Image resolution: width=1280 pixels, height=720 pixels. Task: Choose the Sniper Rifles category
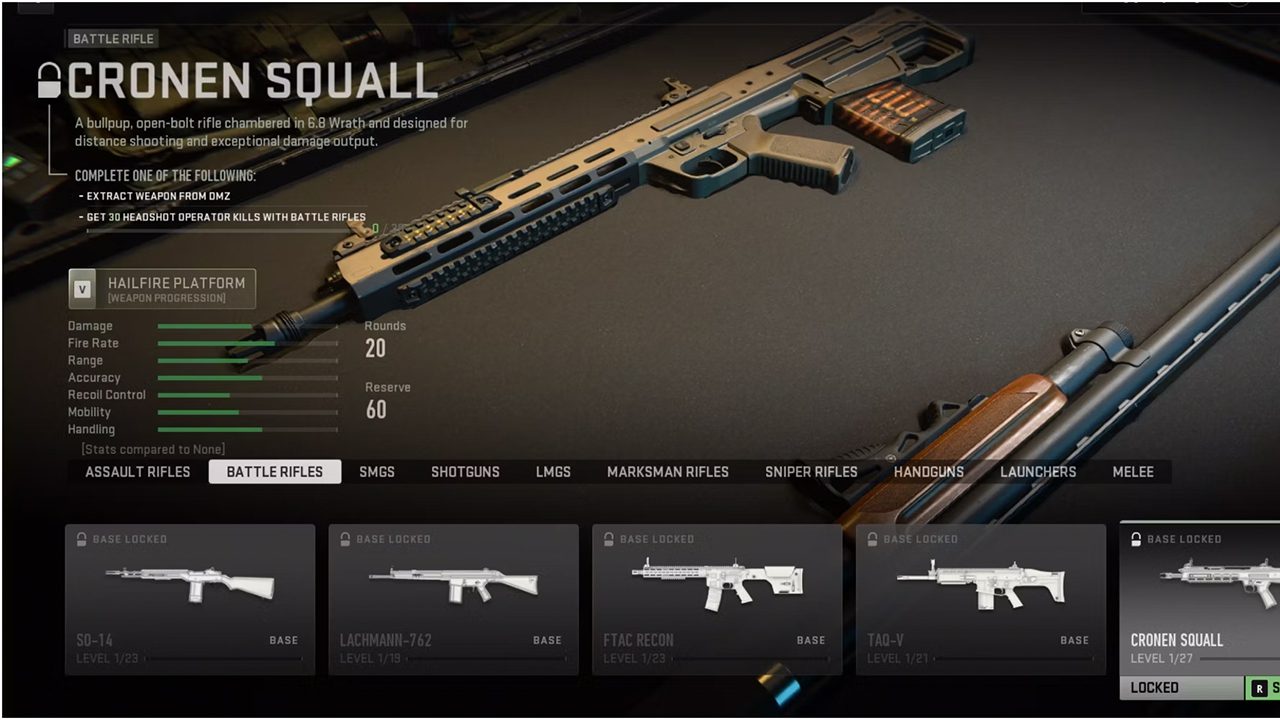click(811, 472)
